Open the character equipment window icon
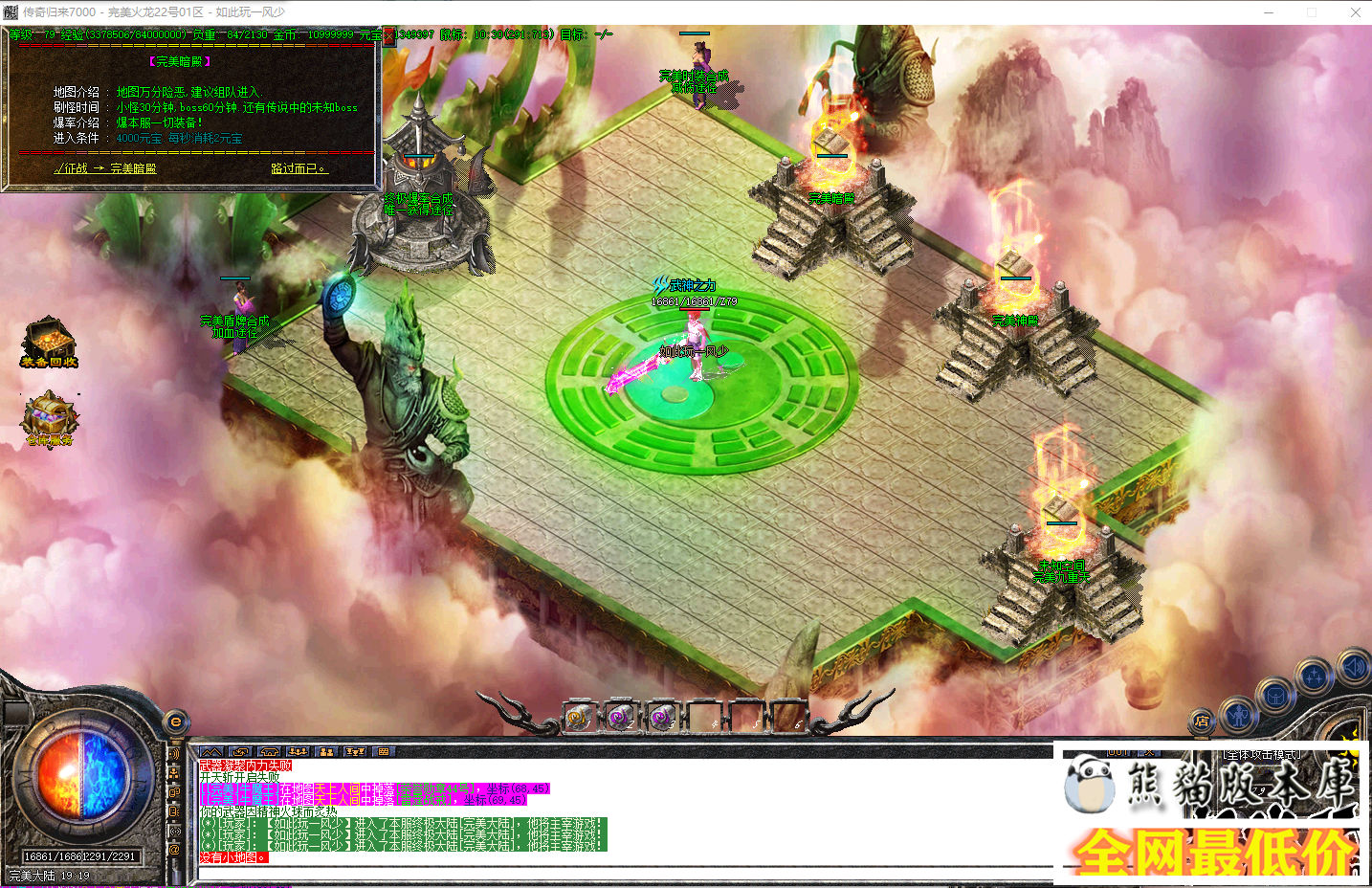 pos(1239,714)
